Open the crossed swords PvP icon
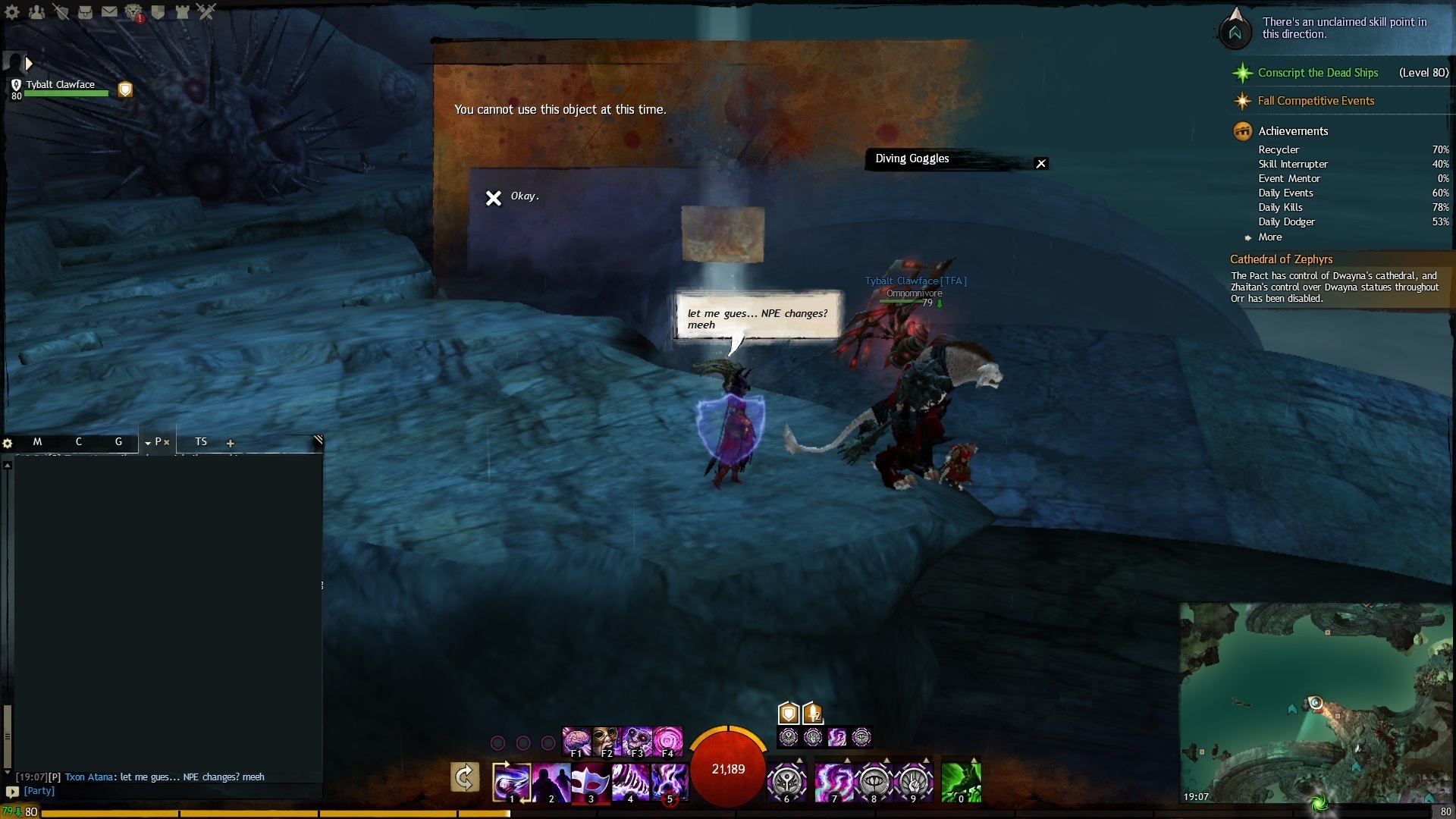Viewport: 1456px width, 819px height. pos(206,12)
